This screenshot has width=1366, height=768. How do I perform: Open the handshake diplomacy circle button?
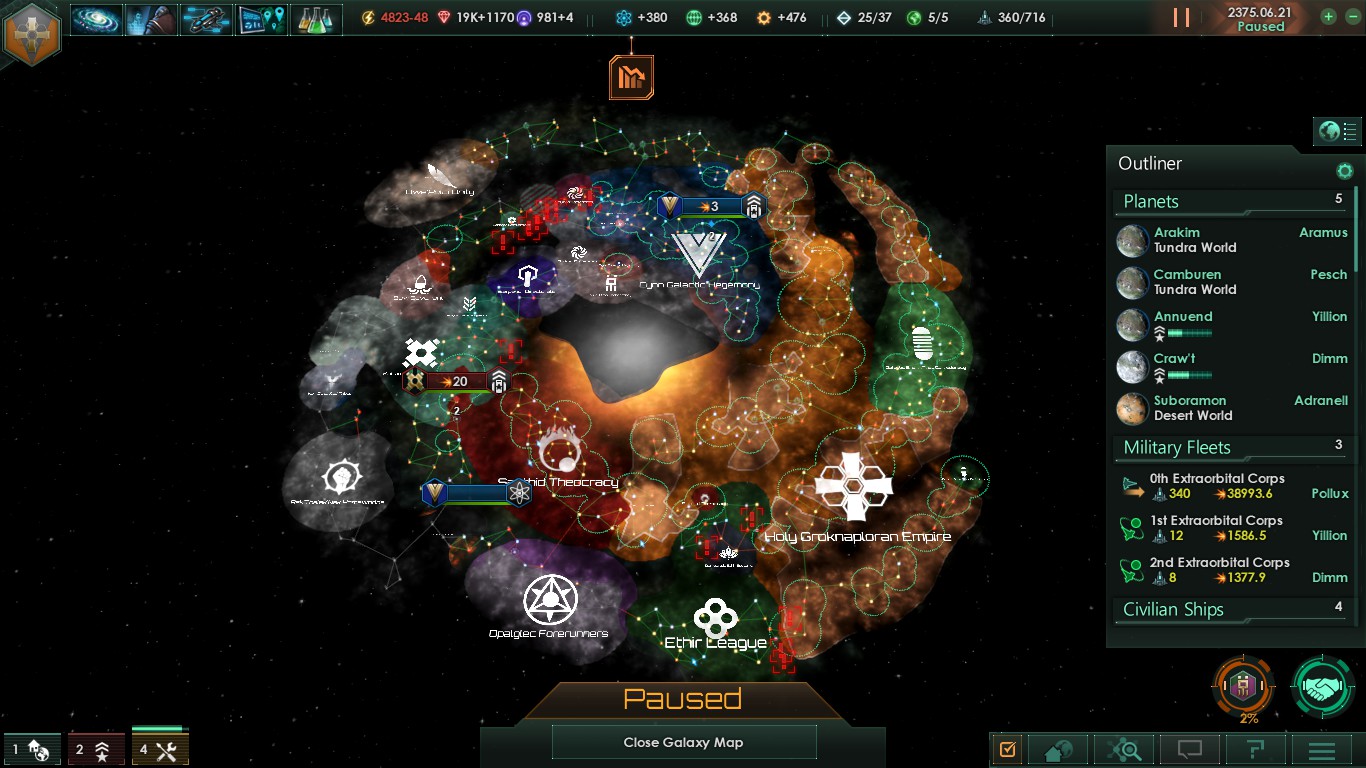(1322, 686)
